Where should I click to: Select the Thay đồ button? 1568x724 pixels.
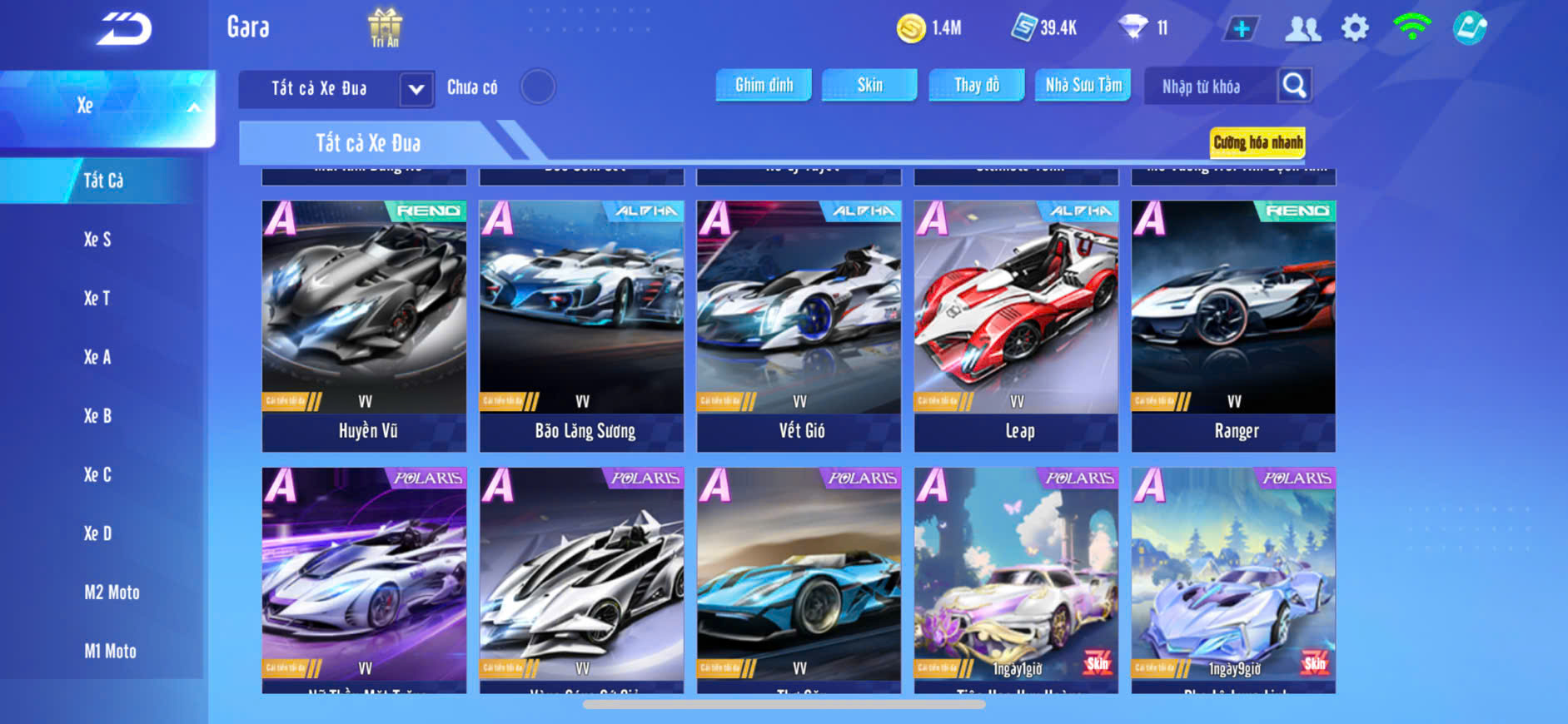(x=977, y=85)
